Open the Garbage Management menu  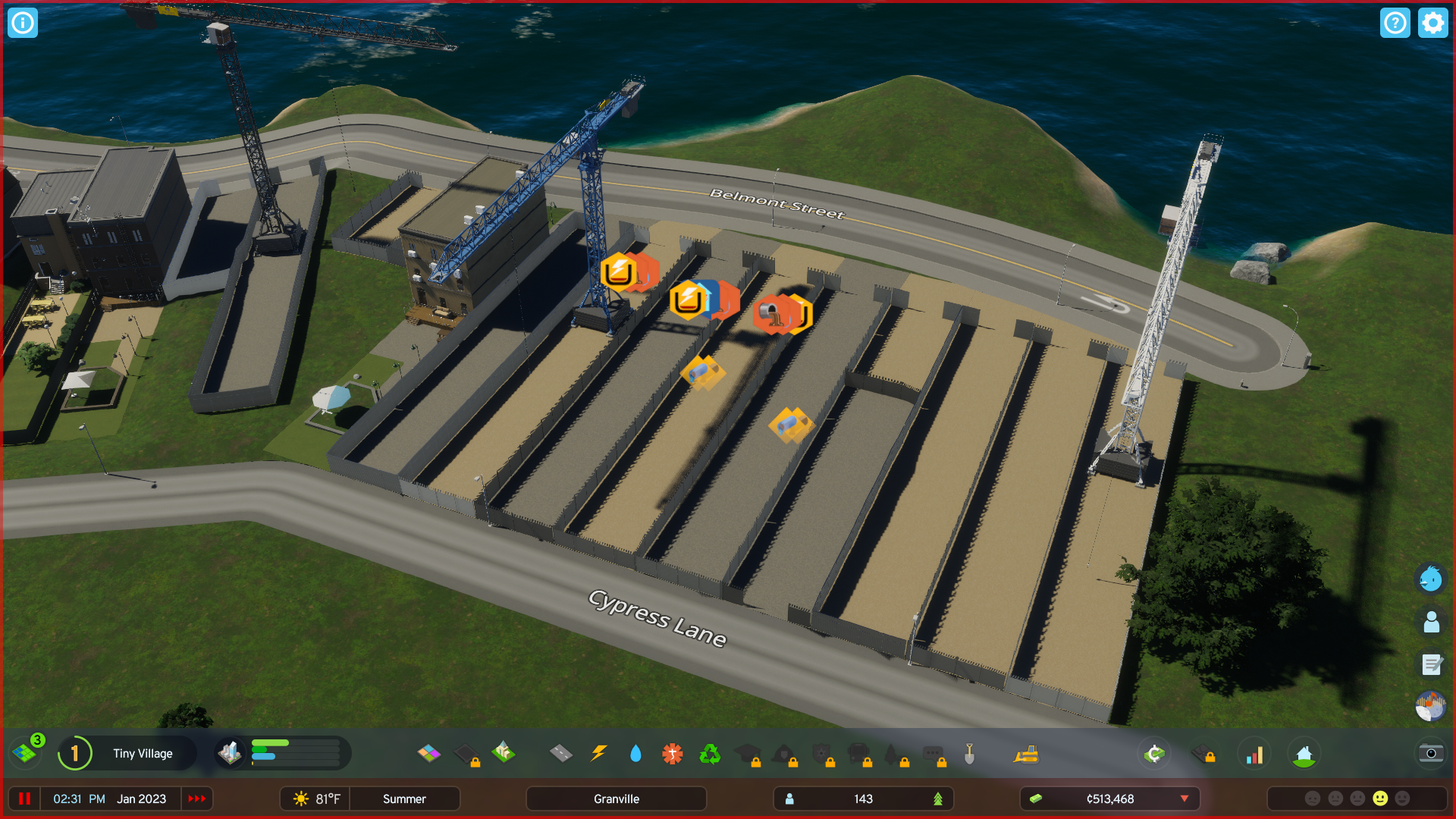(x=711, y=754)
